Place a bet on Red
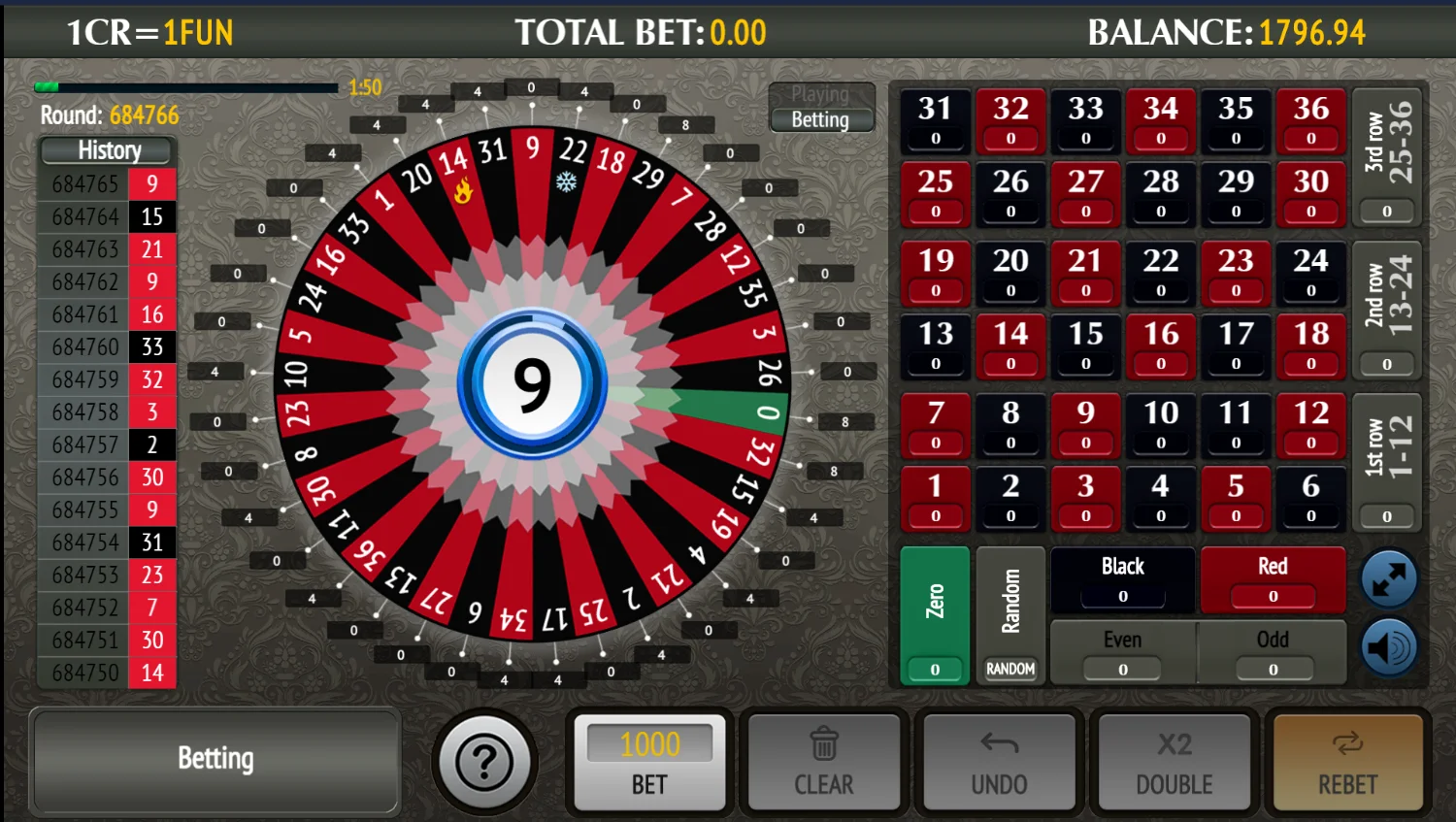Image resolution: width=1456 pixels, height=822 pixels. (1273, 577)
